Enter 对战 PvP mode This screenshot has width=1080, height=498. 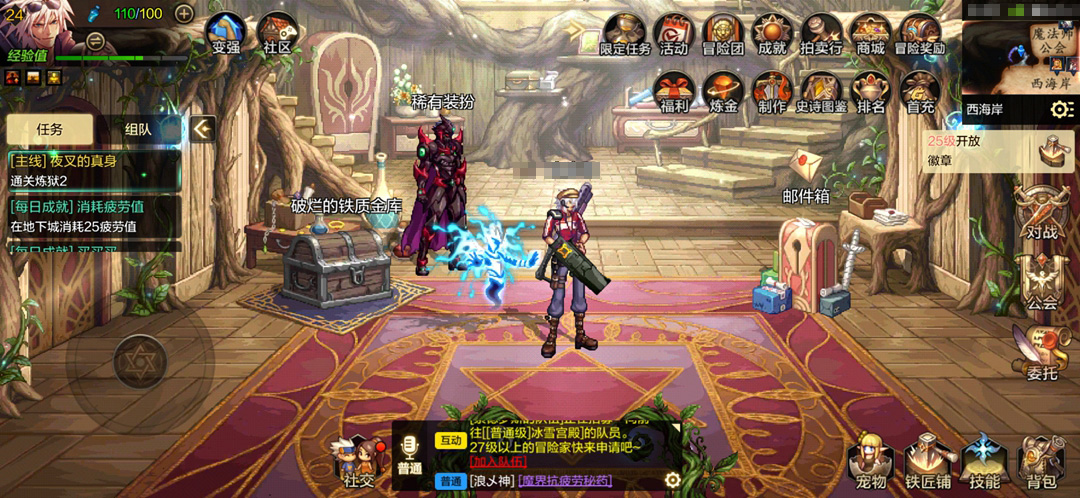1042,215
